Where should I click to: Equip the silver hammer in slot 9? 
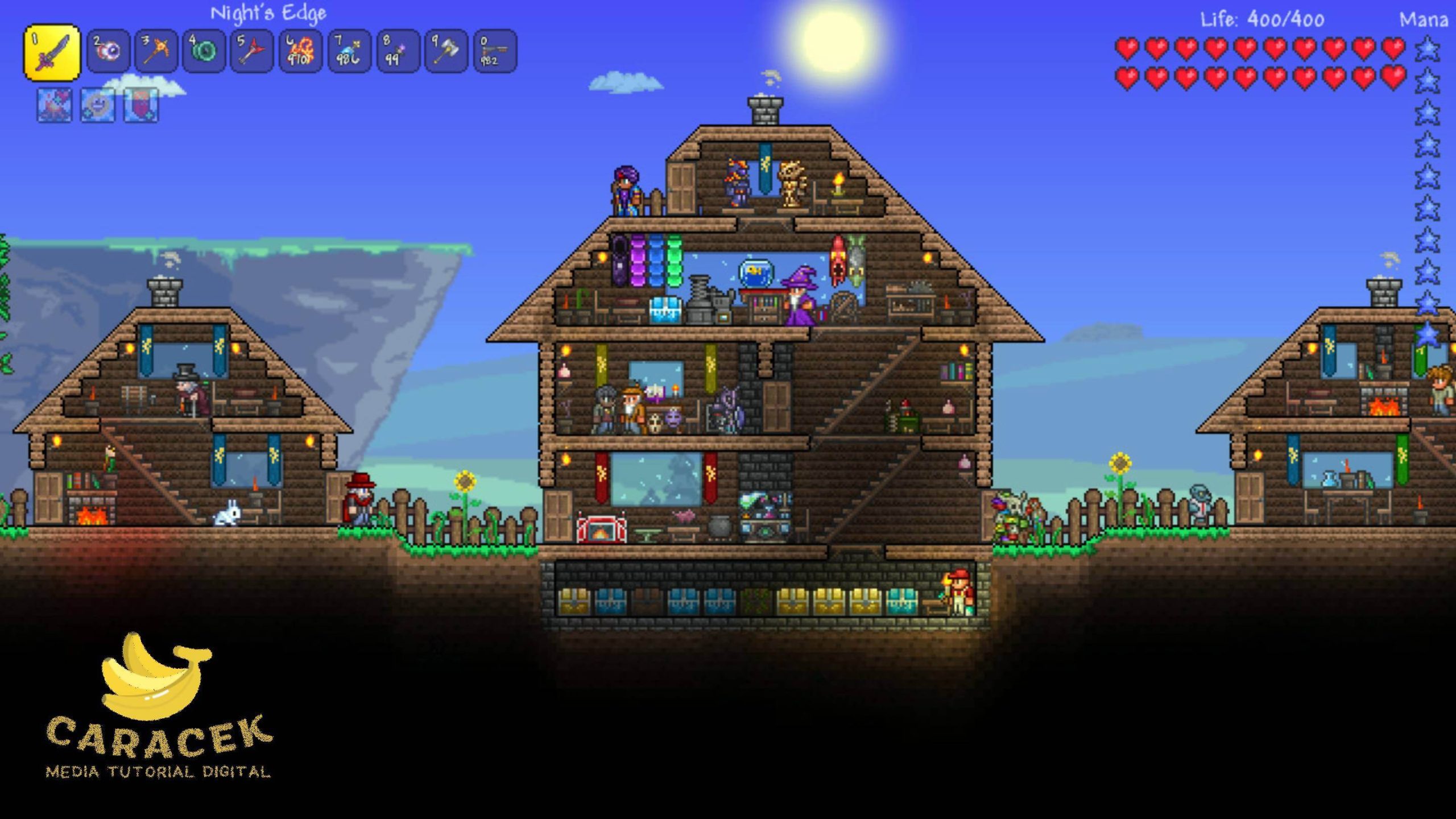(x=446, y=52)
